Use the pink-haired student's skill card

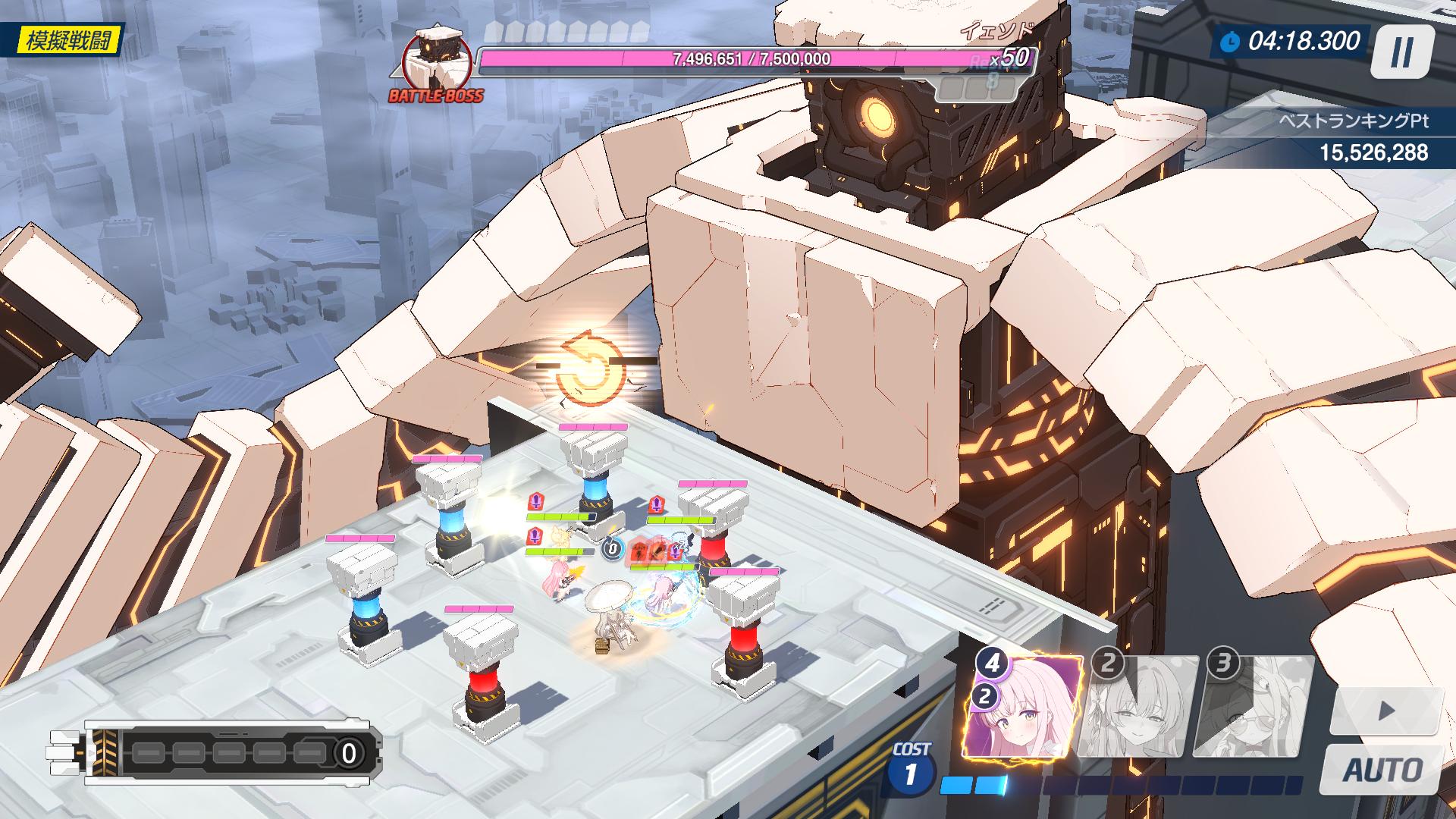[1022, 708]
